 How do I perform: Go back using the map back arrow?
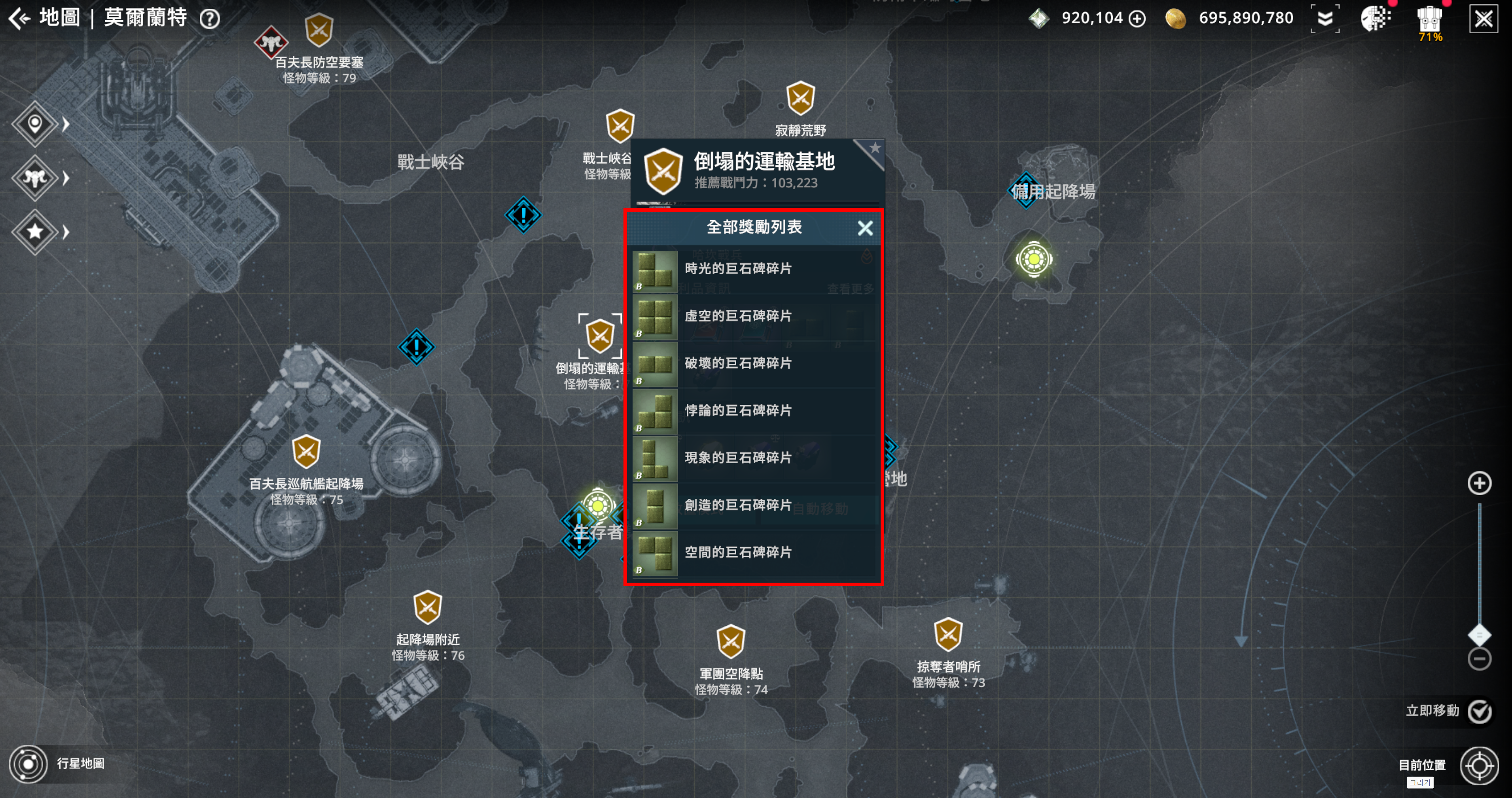(x=19, y=18)
